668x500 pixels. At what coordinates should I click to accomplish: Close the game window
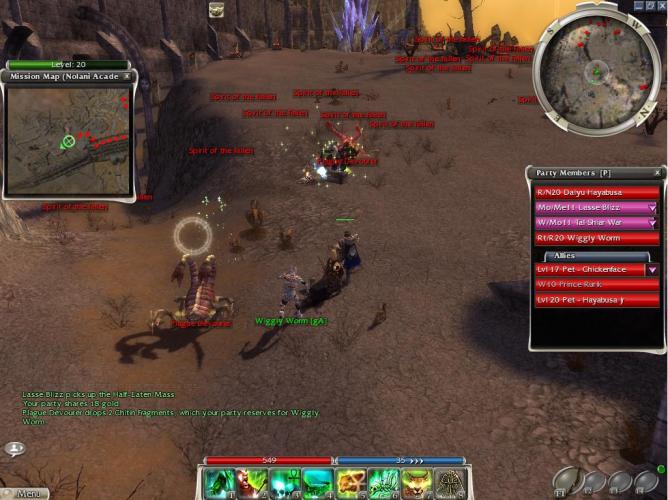(x=660, y=6)
